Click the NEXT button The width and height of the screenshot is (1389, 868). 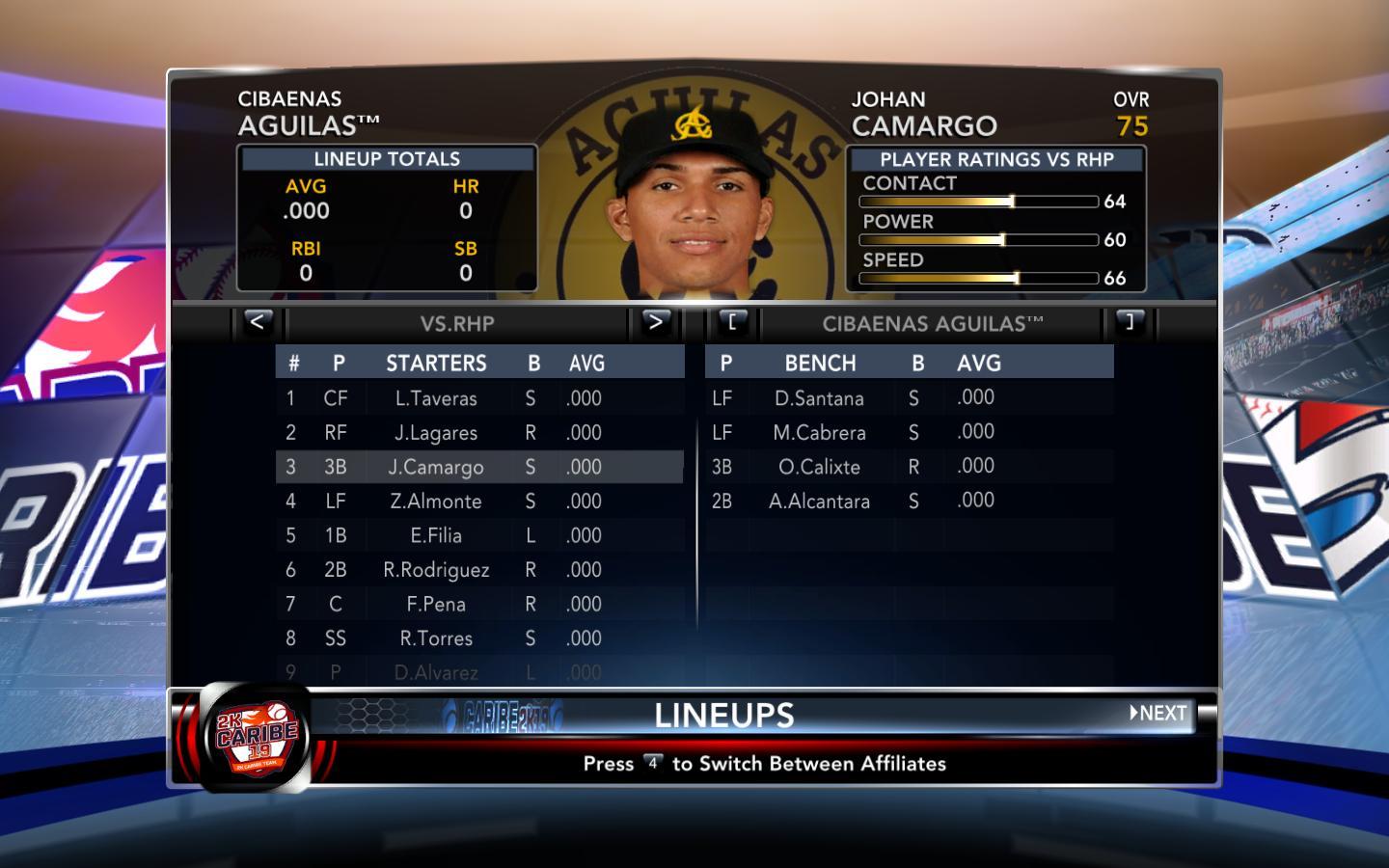[1159, 714]
